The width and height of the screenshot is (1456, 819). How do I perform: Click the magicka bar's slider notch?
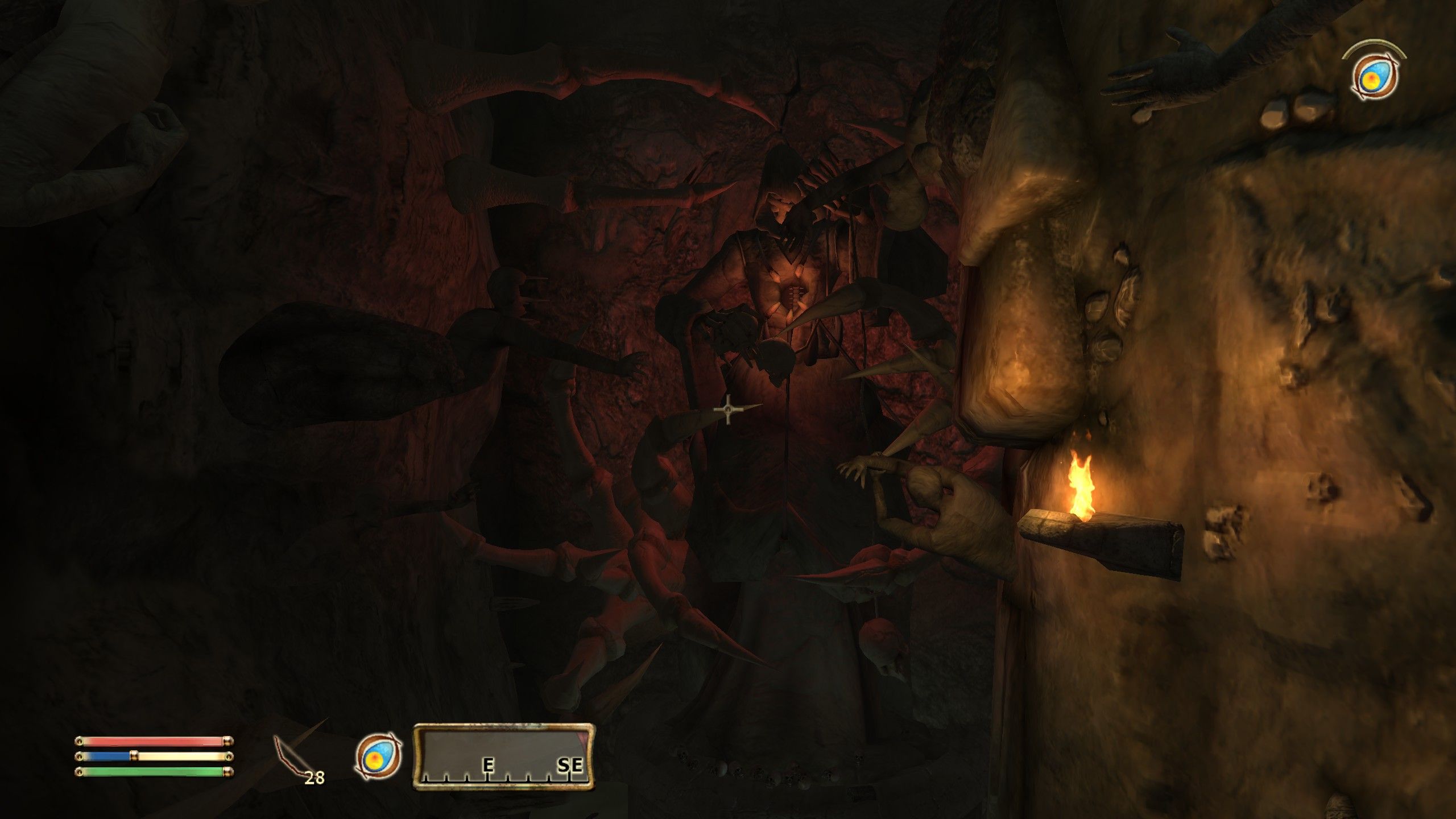[x=133, y=759]
